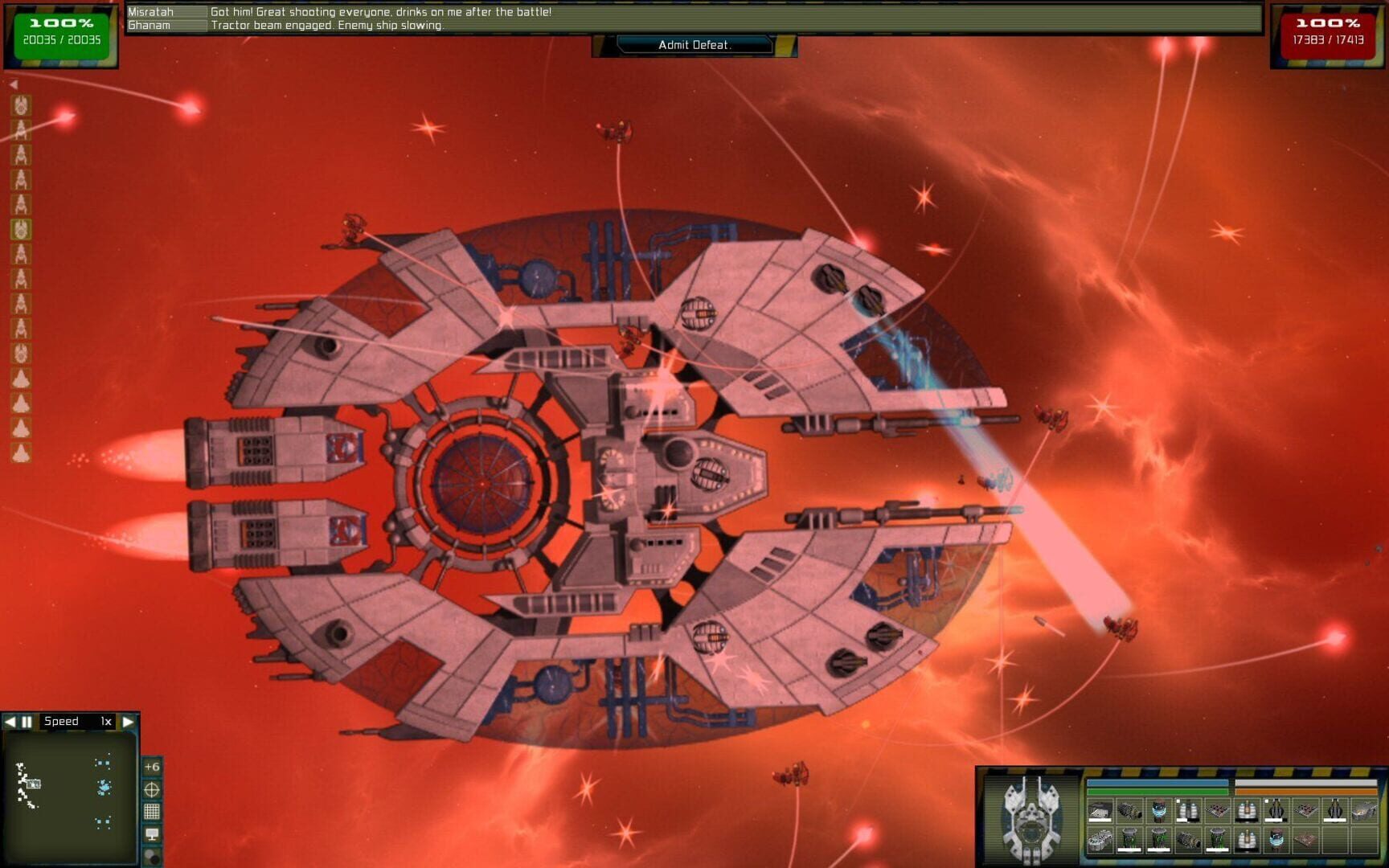Open the grid overlay icon near minimap

(x=152, y=811)
